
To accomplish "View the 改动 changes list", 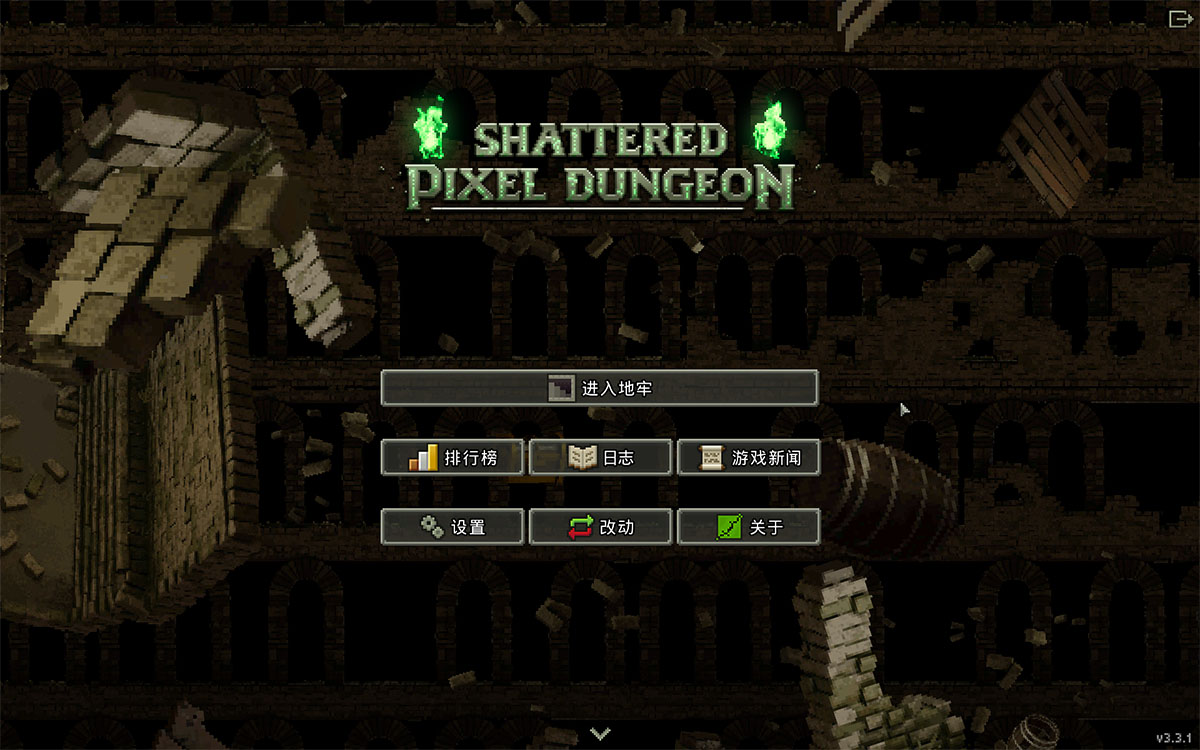I will 600,527.
